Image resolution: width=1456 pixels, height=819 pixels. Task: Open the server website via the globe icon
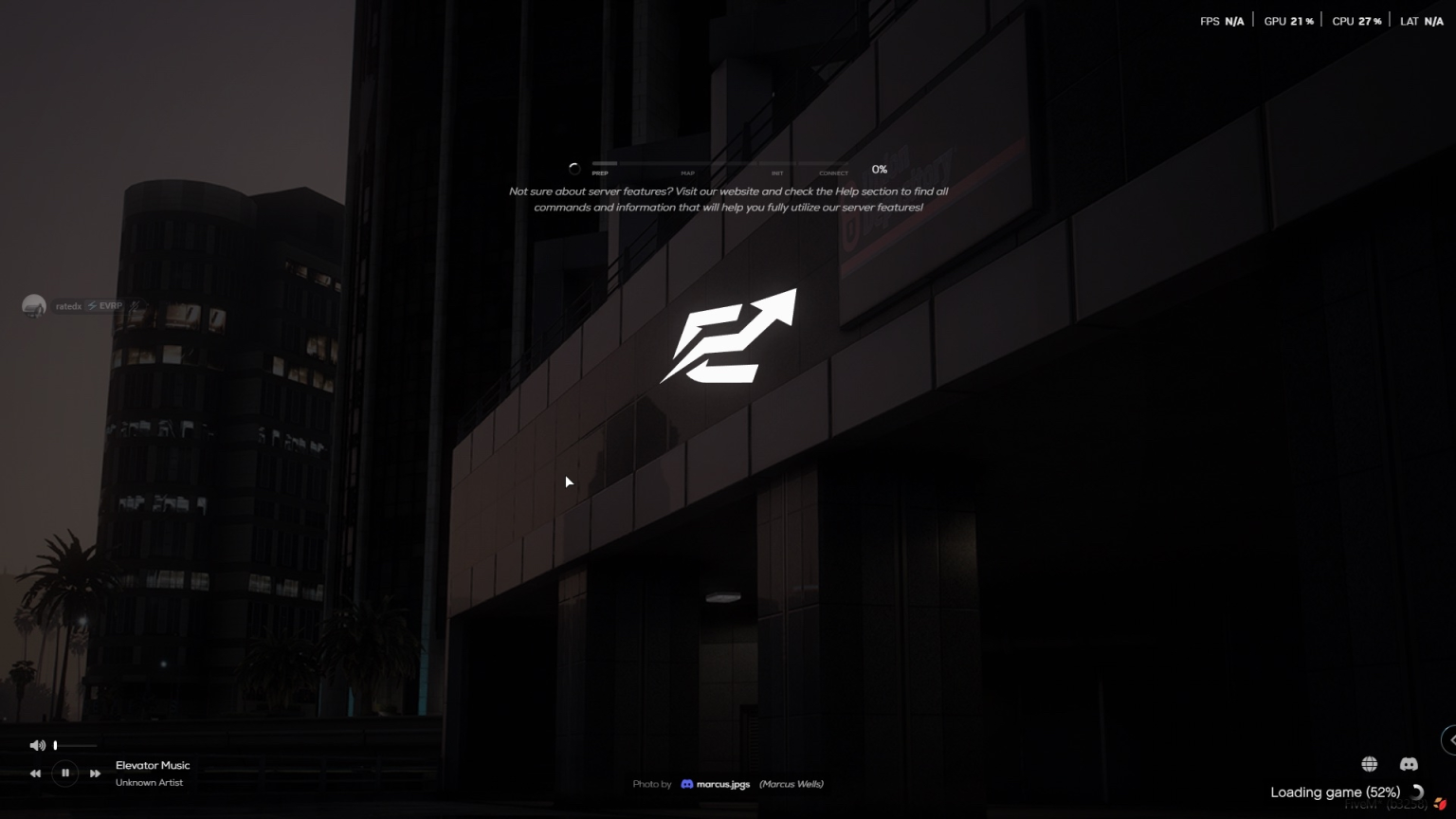(x=1369, y=763)
